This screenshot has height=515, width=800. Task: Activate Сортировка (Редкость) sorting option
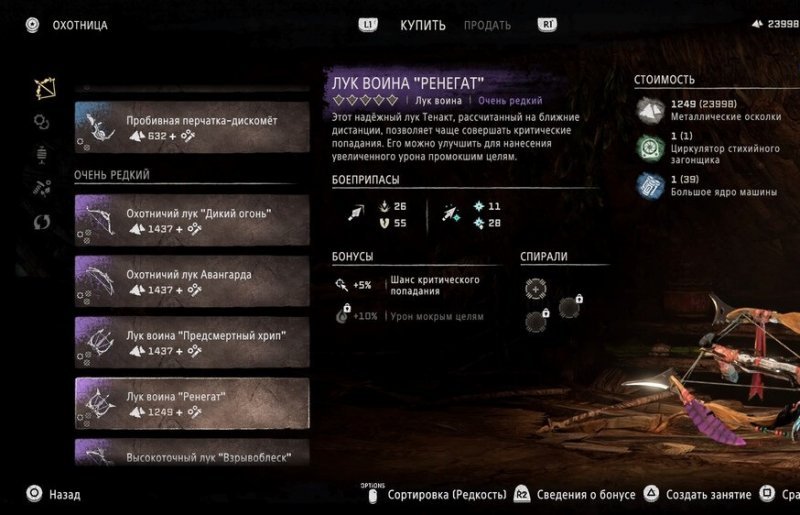coord(440,494)
